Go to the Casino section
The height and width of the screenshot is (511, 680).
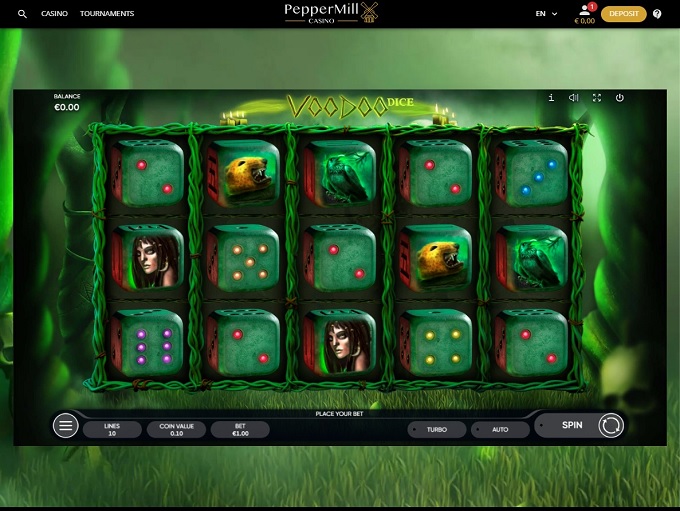pos(54,14)
